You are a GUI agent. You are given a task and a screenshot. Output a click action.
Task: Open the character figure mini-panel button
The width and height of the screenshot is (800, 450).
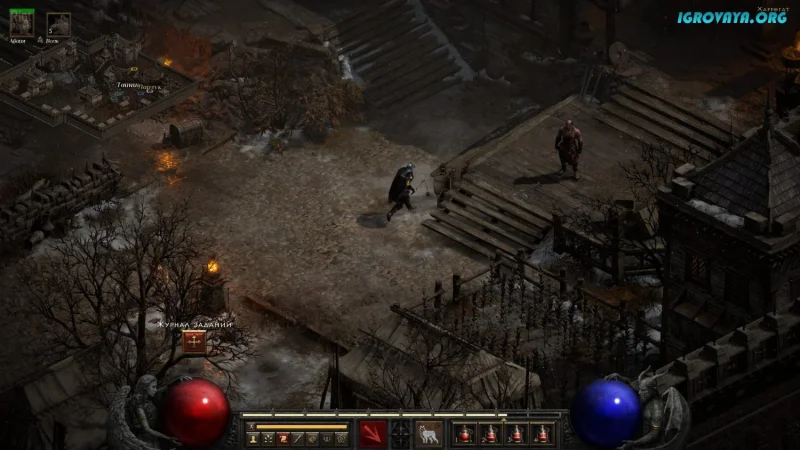click(x=253, y=438)
